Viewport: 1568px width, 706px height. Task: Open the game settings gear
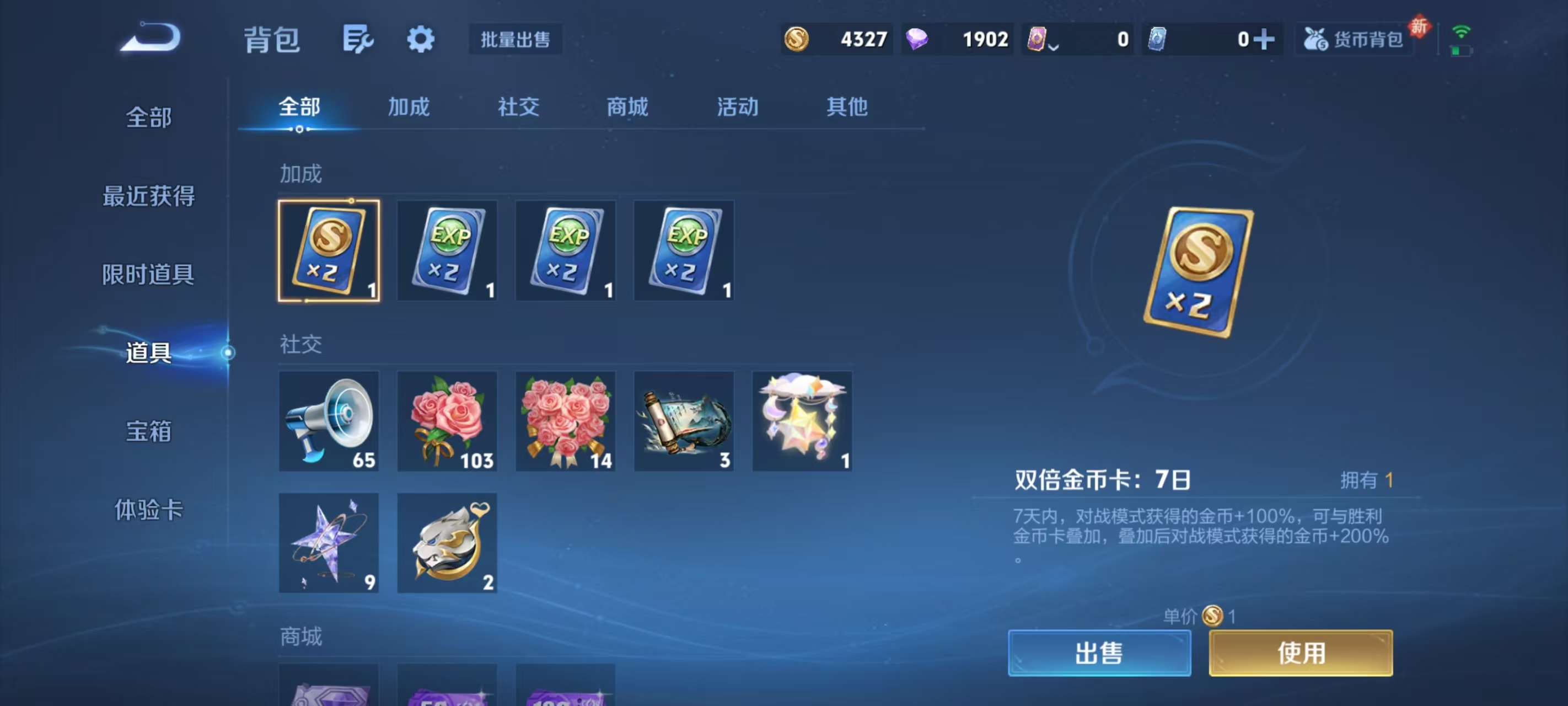click(x=421, y=39)
